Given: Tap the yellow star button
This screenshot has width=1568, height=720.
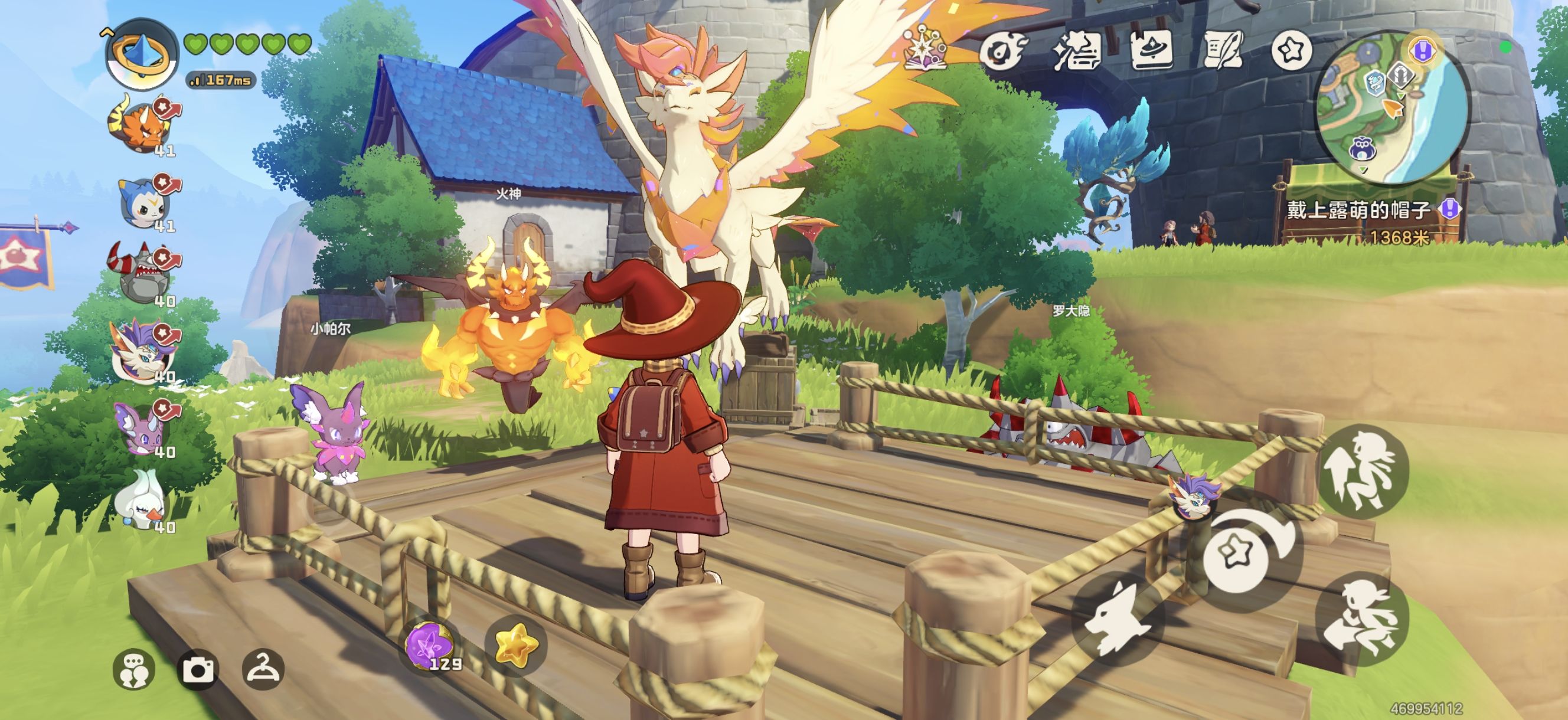Looking at the screenshot, I should coord(515,645).
